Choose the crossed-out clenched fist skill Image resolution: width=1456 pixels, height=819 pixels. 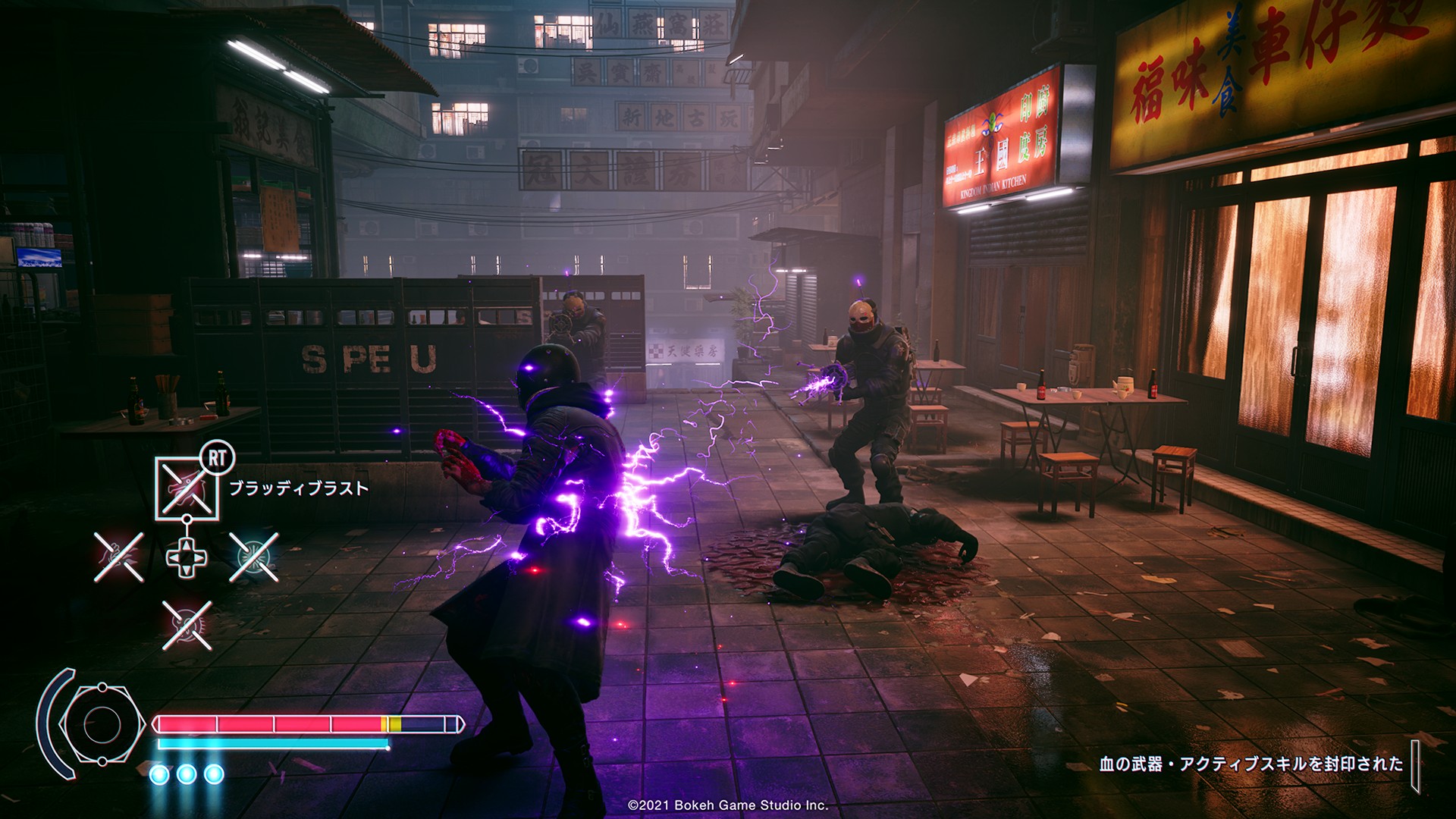[118, 557]
